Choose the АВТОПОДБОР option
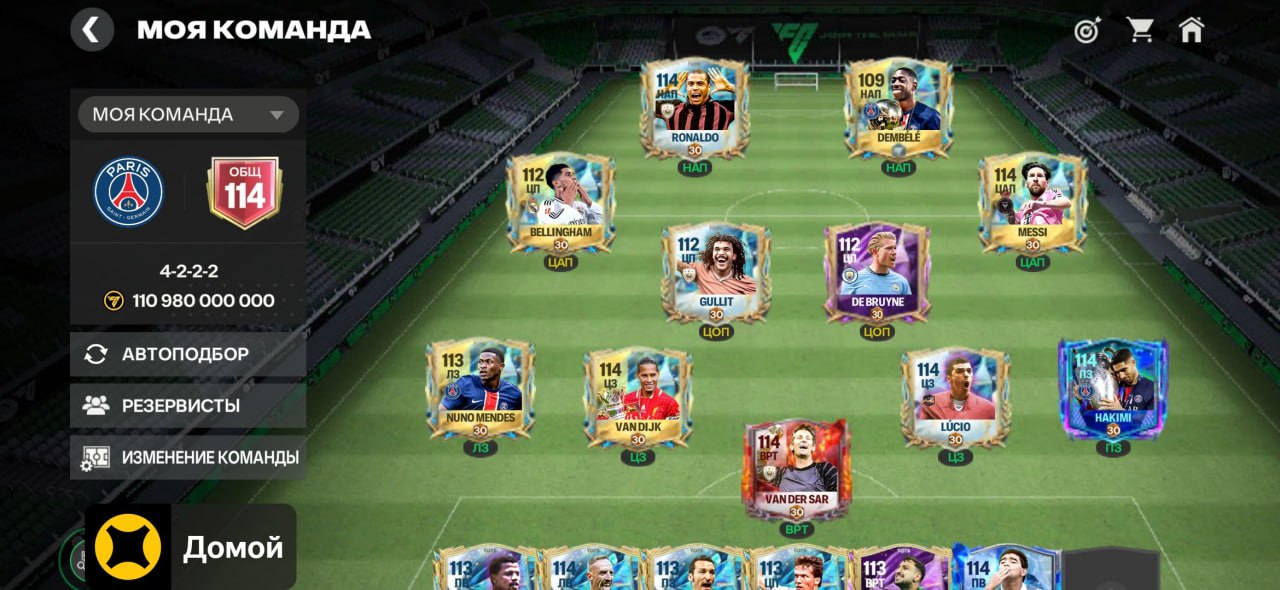The image size is (1280, 590). tap(188, 354)
